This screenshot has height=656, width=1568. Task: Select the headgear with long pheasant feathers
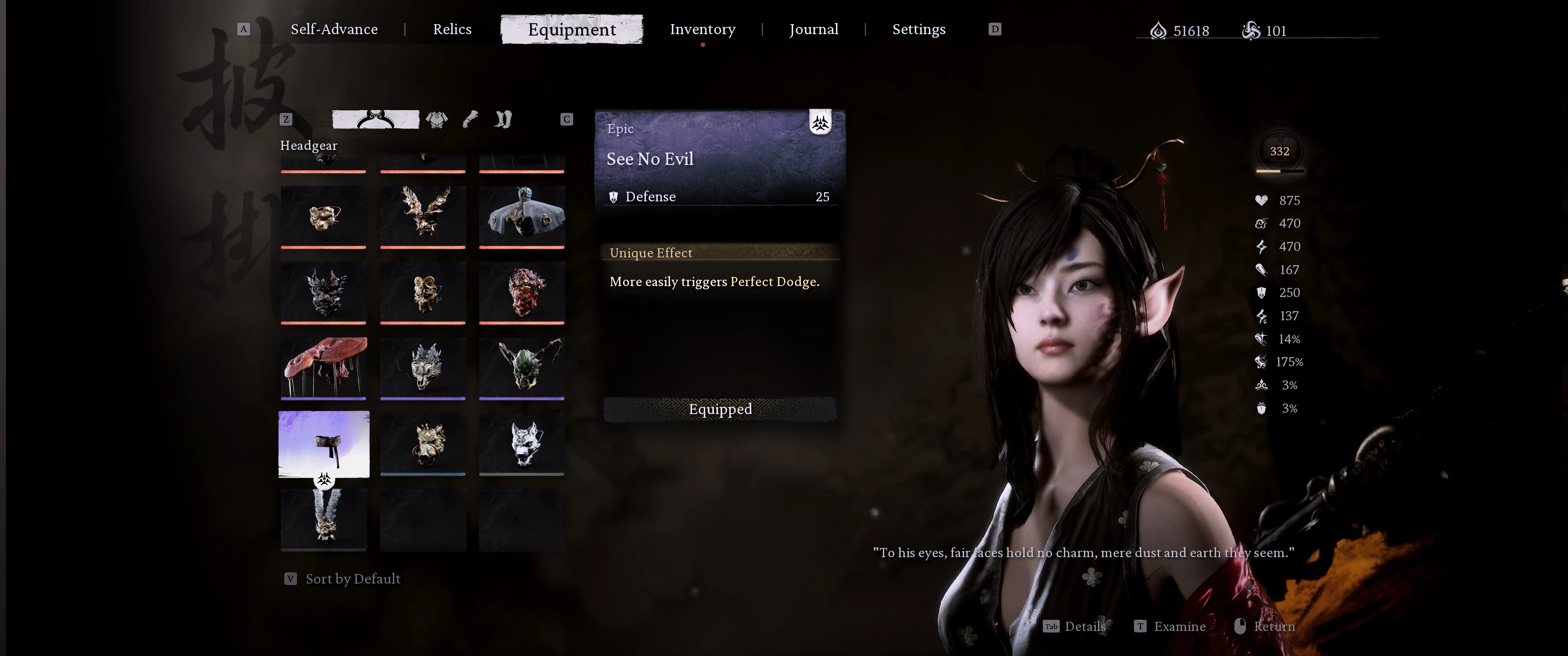(x=324, y=519)
